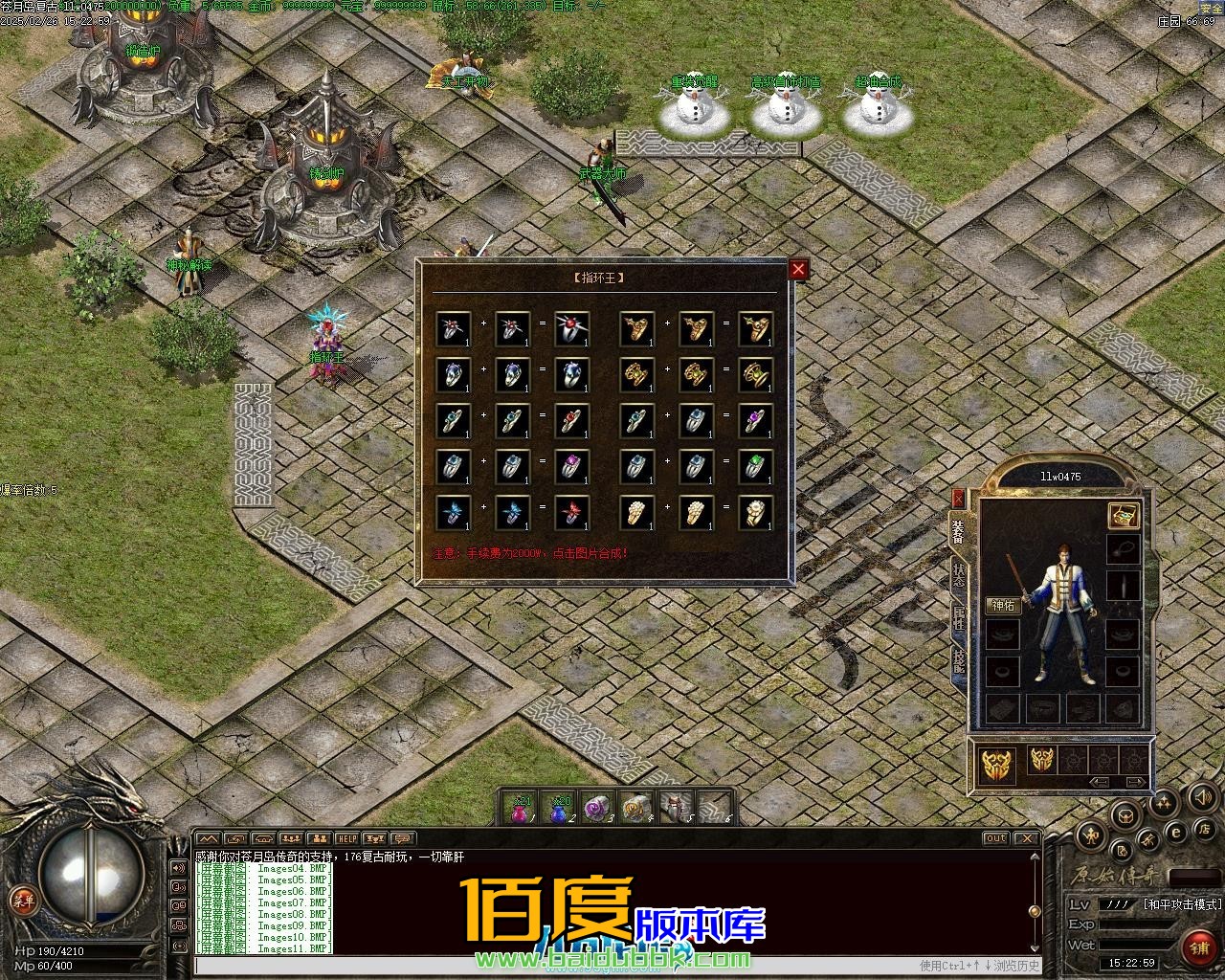Open the treasure chest icon in equipment panel
This screenshot has width=1225, height=980.
(1124, 516)
